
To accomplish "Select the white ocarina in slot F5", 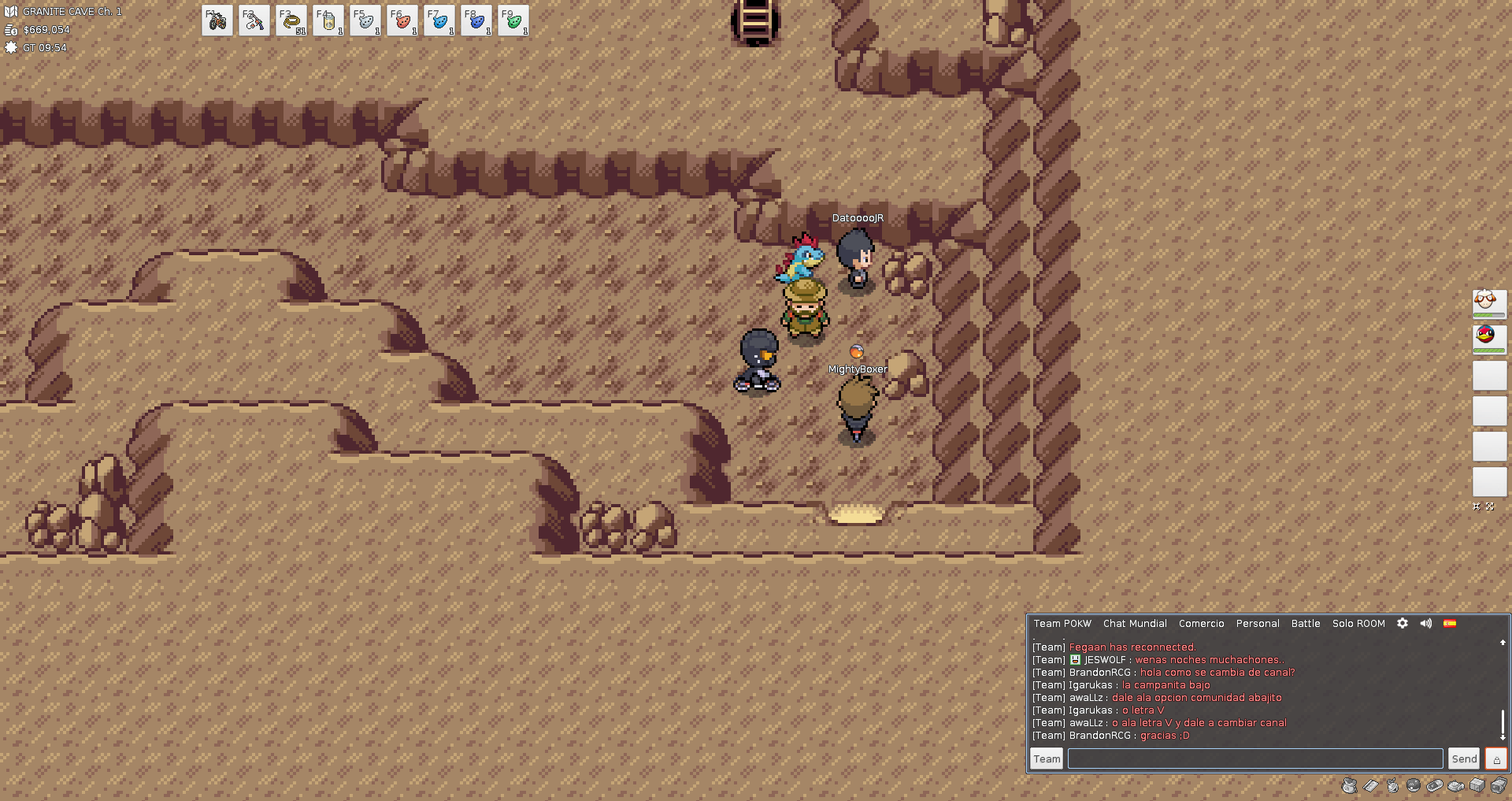I will [365, 21].
